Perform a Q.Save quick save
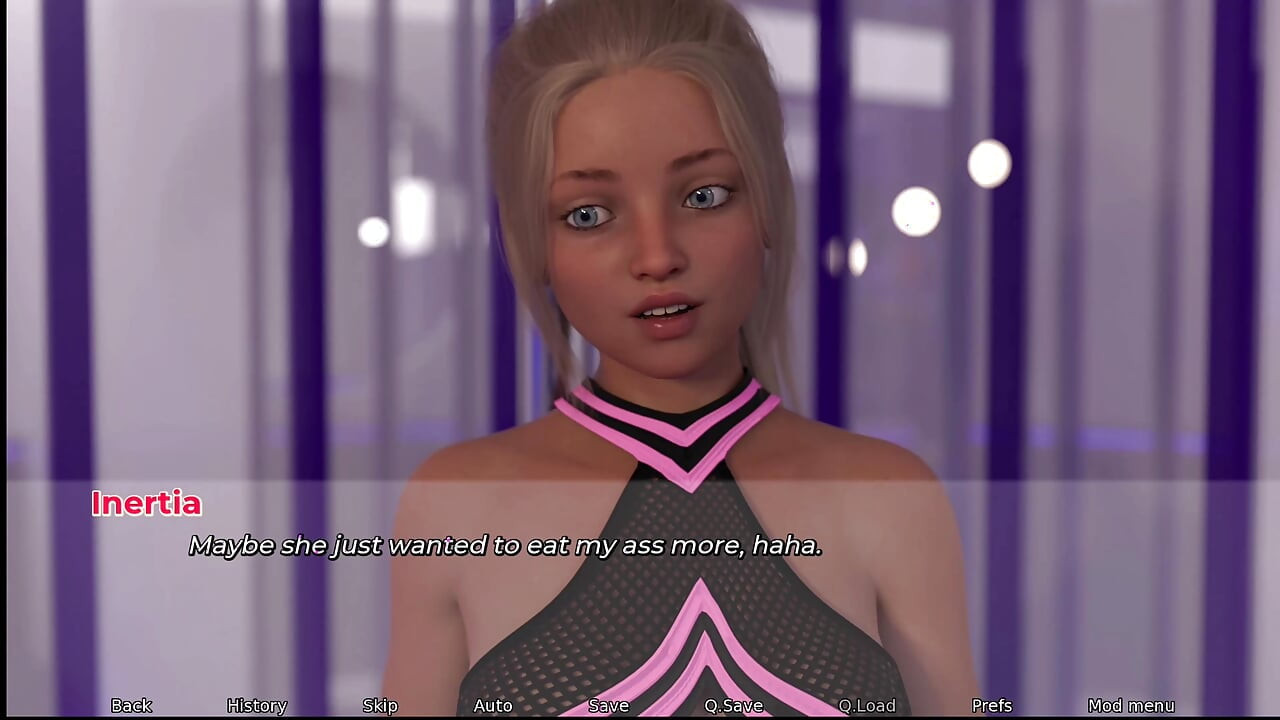This screenshot has width=1280, height=720. point(733,705)
